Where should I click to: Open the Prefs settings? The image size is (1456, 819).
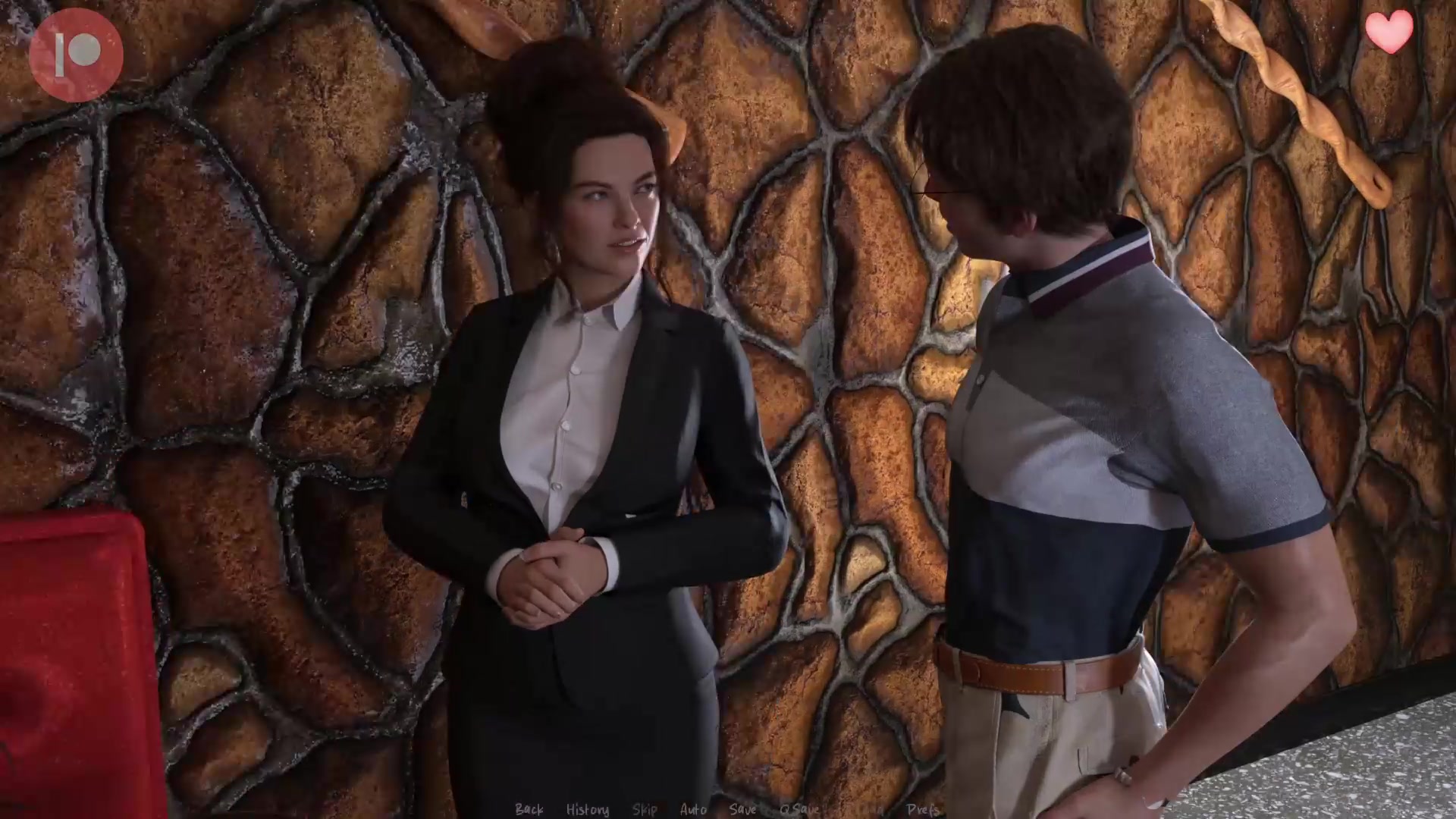[923, 809]
